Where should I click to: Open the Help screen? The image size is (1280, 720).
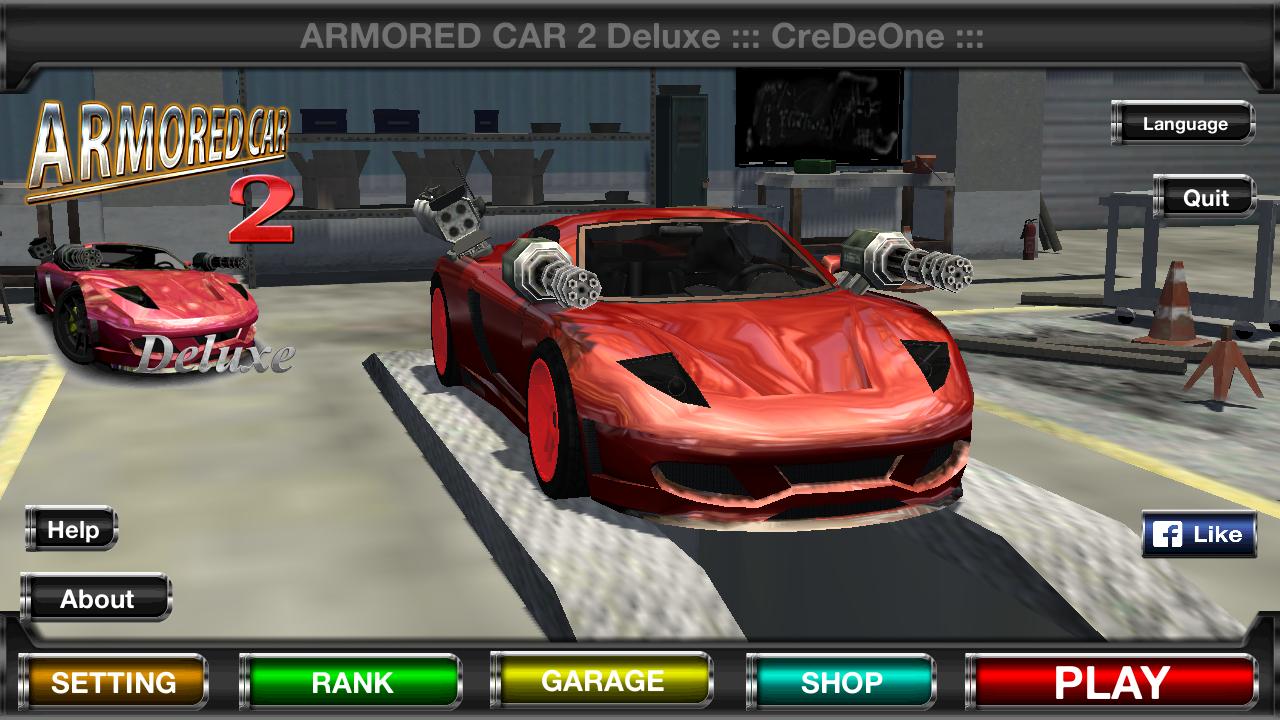[x=75, y=530]
